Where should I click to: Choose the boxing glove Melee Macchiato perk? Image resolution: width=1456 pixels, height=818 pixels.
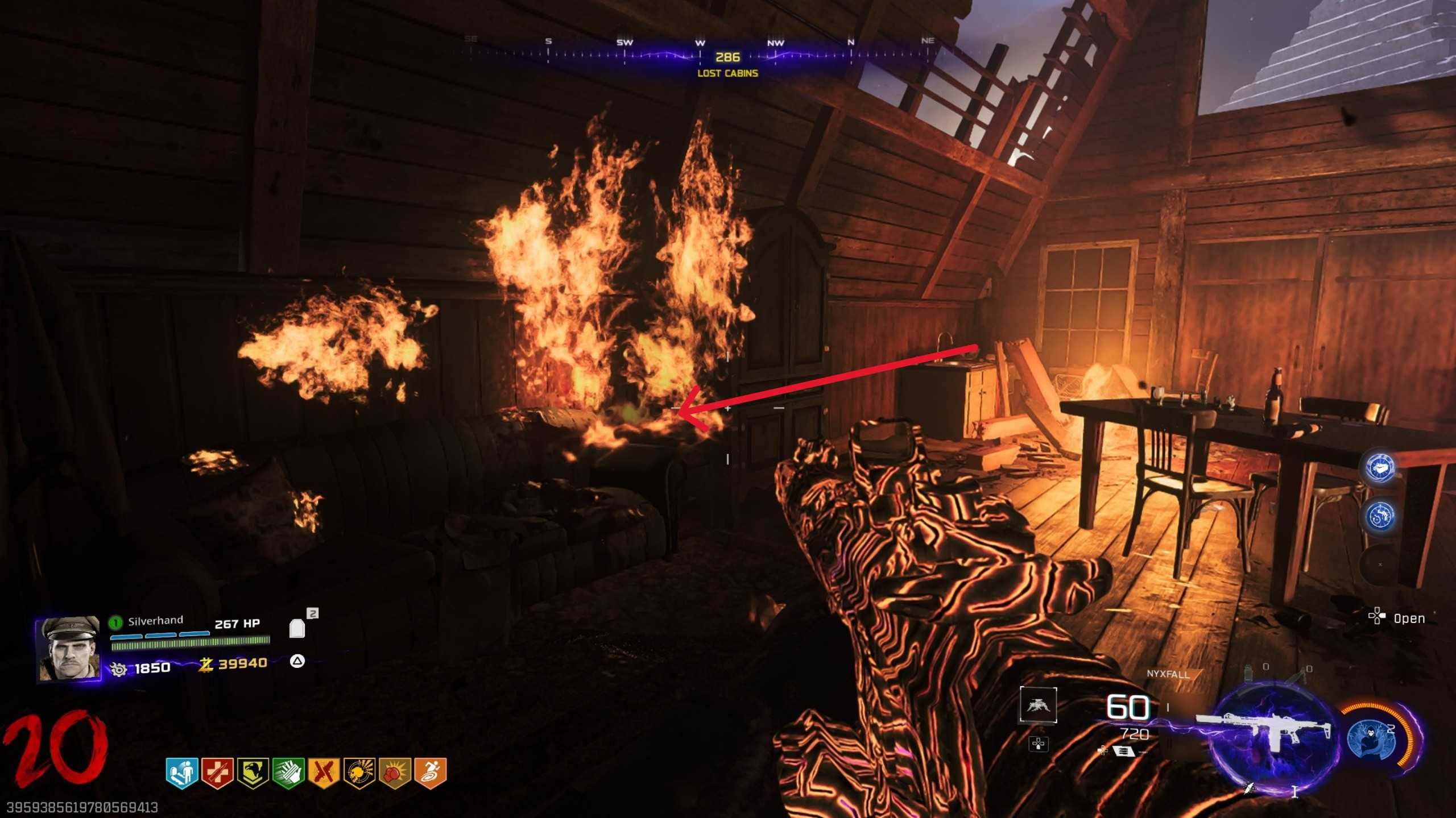tap(395, 773)
